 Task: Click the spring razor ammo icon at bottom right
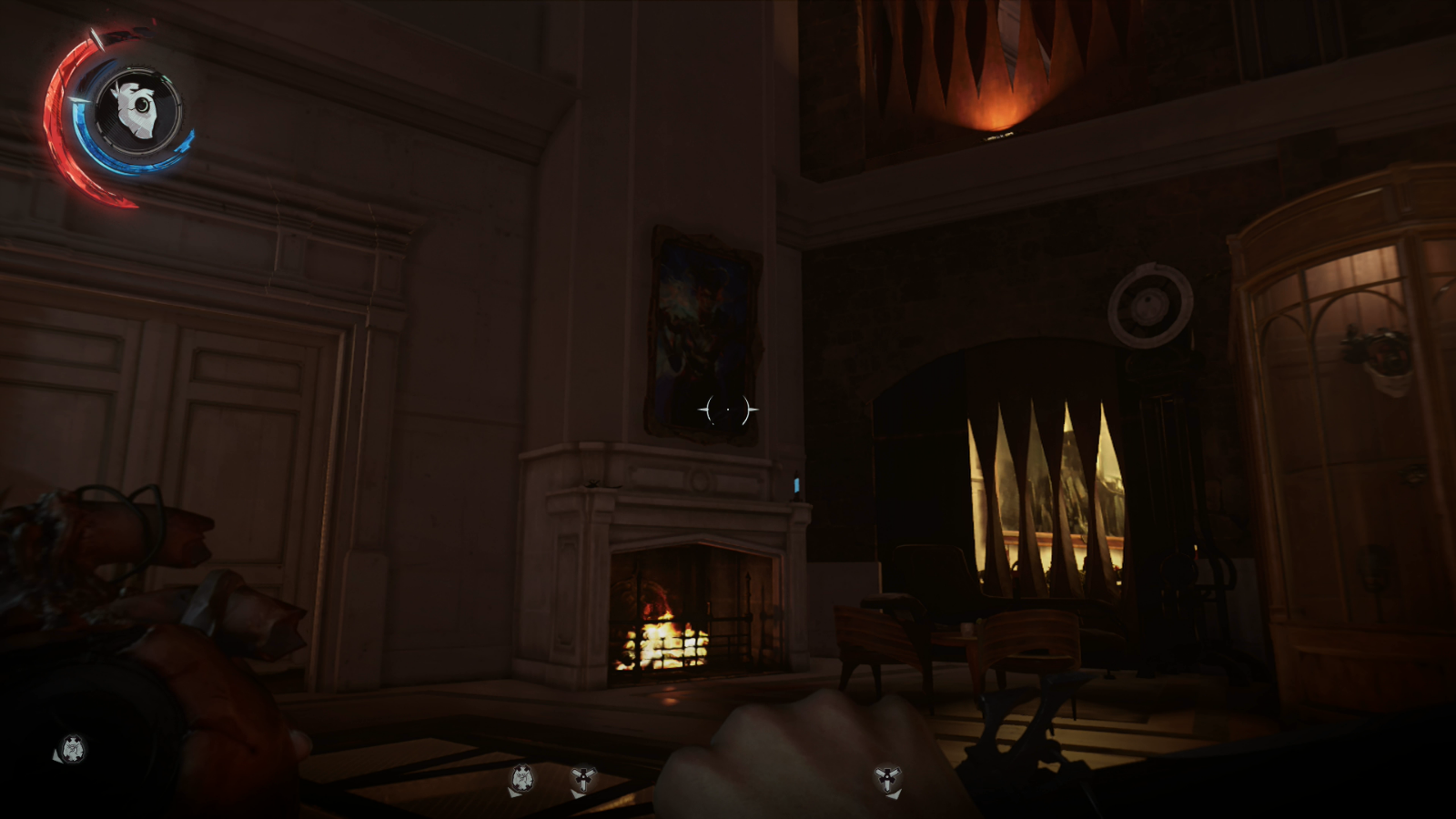click(887, 778)
